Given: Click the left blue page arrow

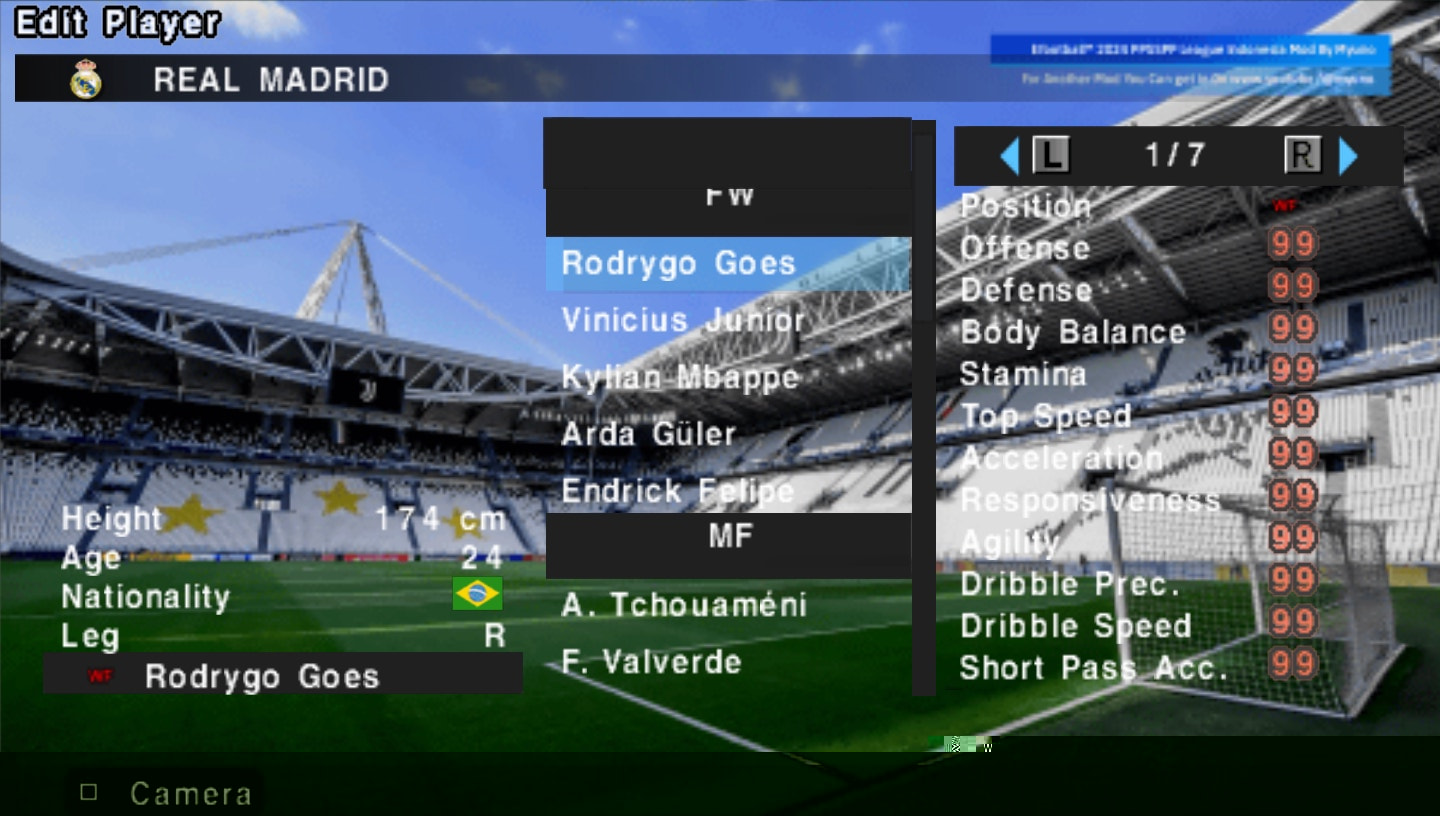Looking at the screenshot, I should click(1010, 155).
